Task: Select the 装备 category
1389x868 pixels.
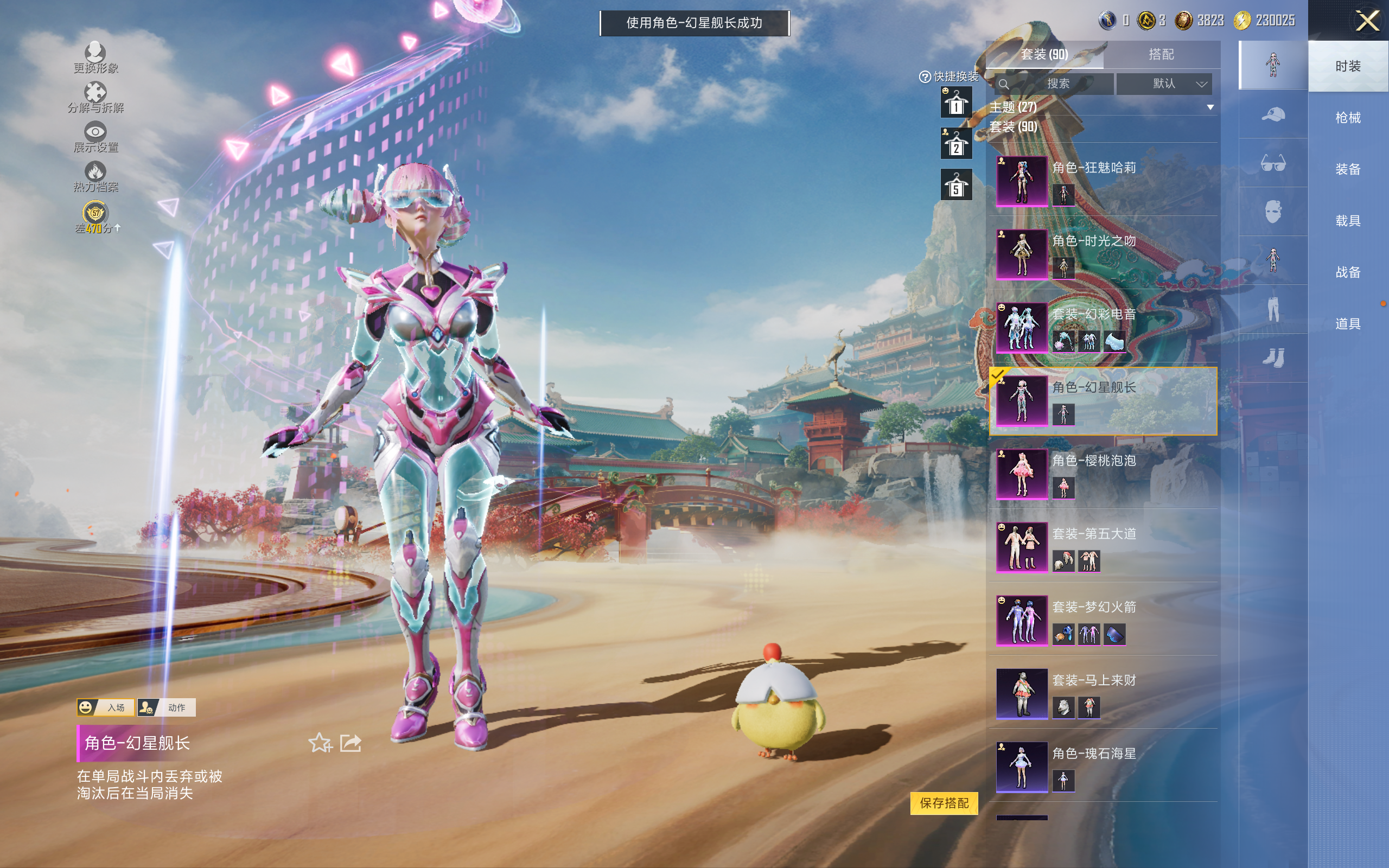Action: click(1347, 169)
